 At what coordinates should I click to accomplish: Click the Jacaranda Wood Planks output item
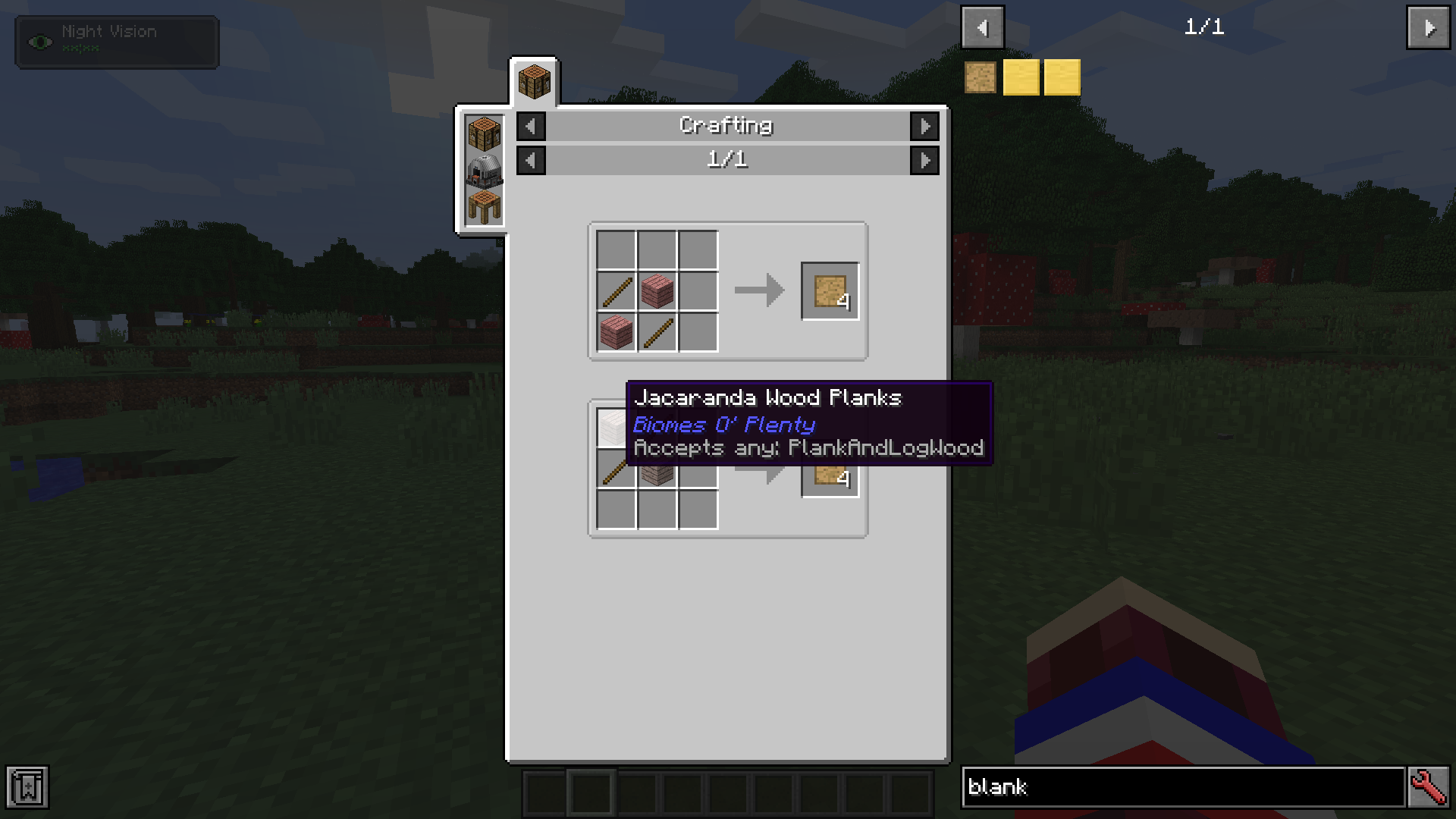tap(830, 292)
